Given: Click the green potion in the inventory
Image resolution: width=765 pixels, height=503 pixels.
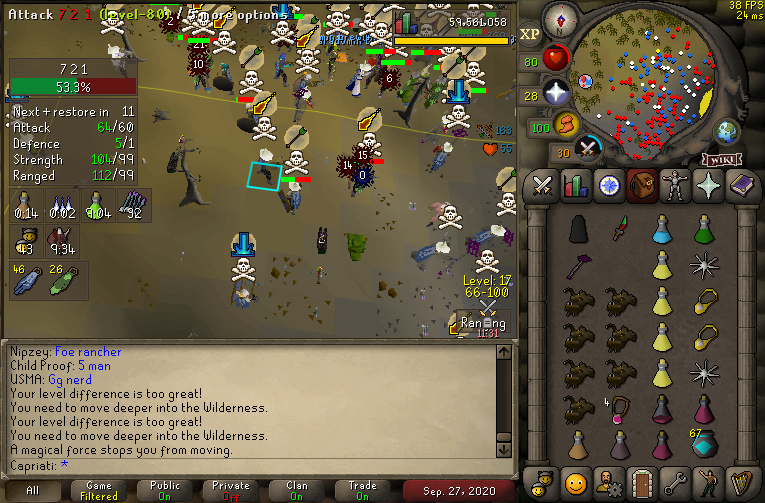Looking at the screenshot, I should click(704, 231).
